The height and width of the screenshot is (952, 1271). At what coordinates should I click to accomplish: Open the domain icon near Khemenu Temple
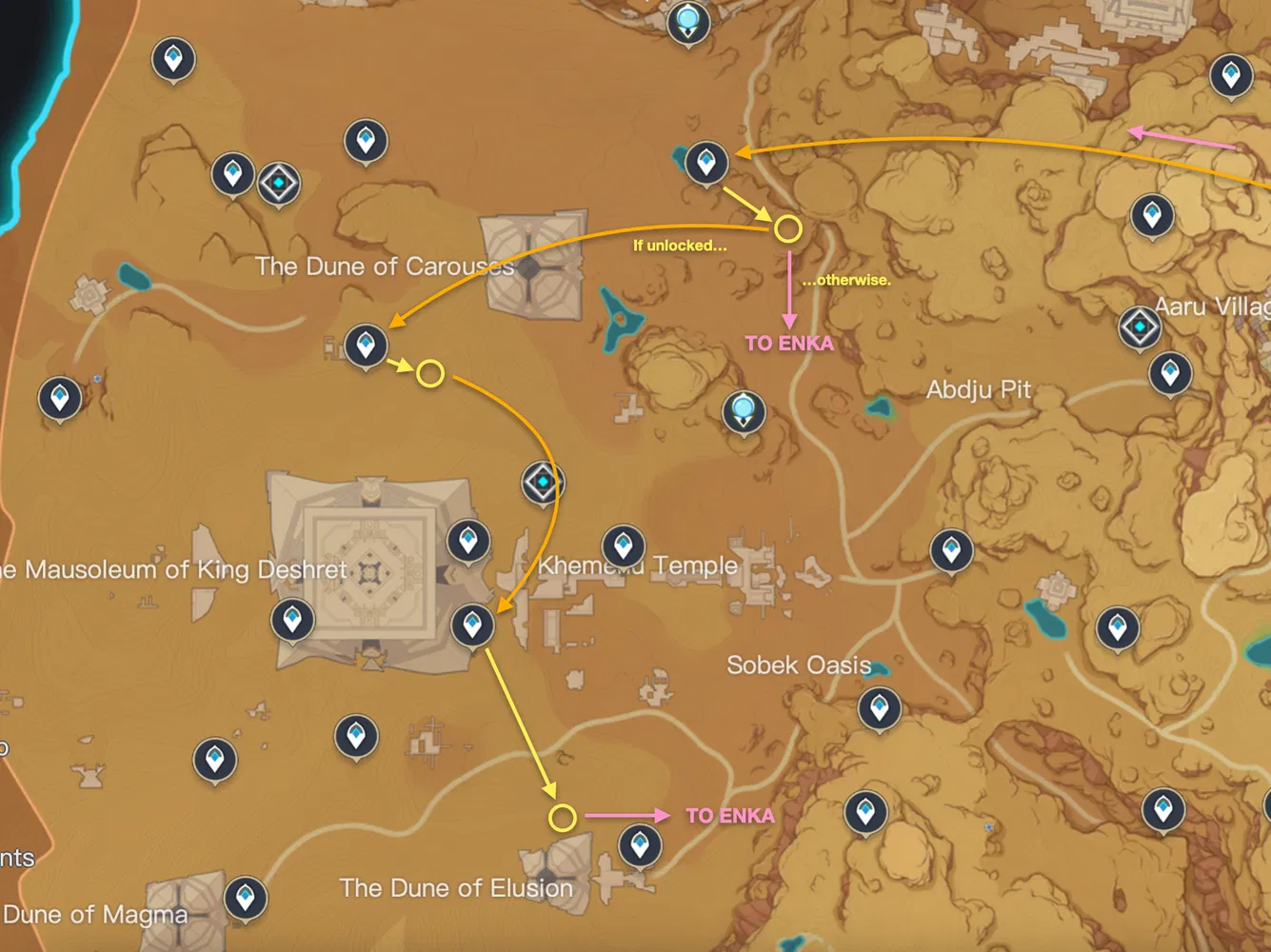[x=542, y=482]
